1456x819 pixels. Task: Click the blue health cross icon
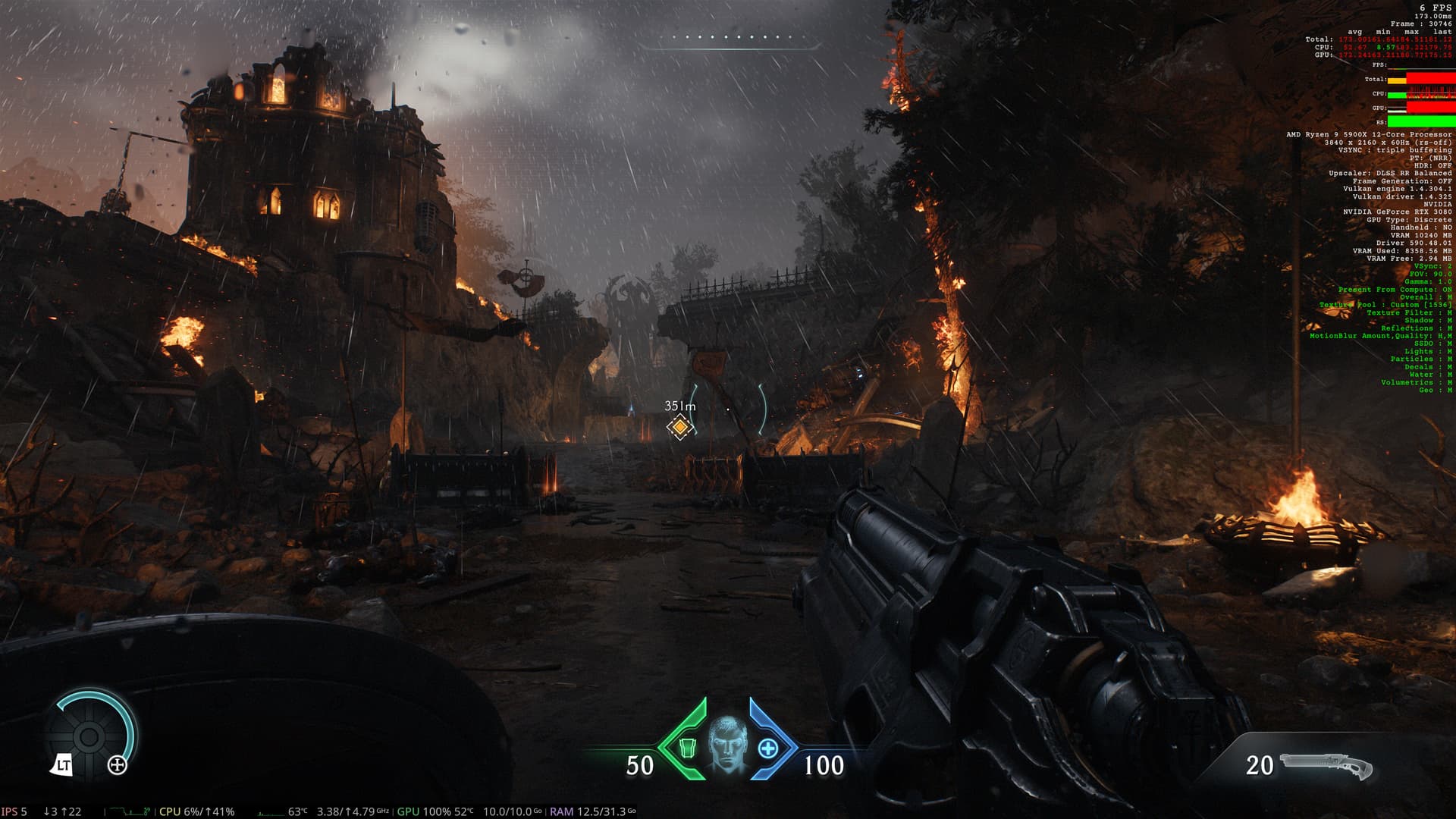point(768,748)
